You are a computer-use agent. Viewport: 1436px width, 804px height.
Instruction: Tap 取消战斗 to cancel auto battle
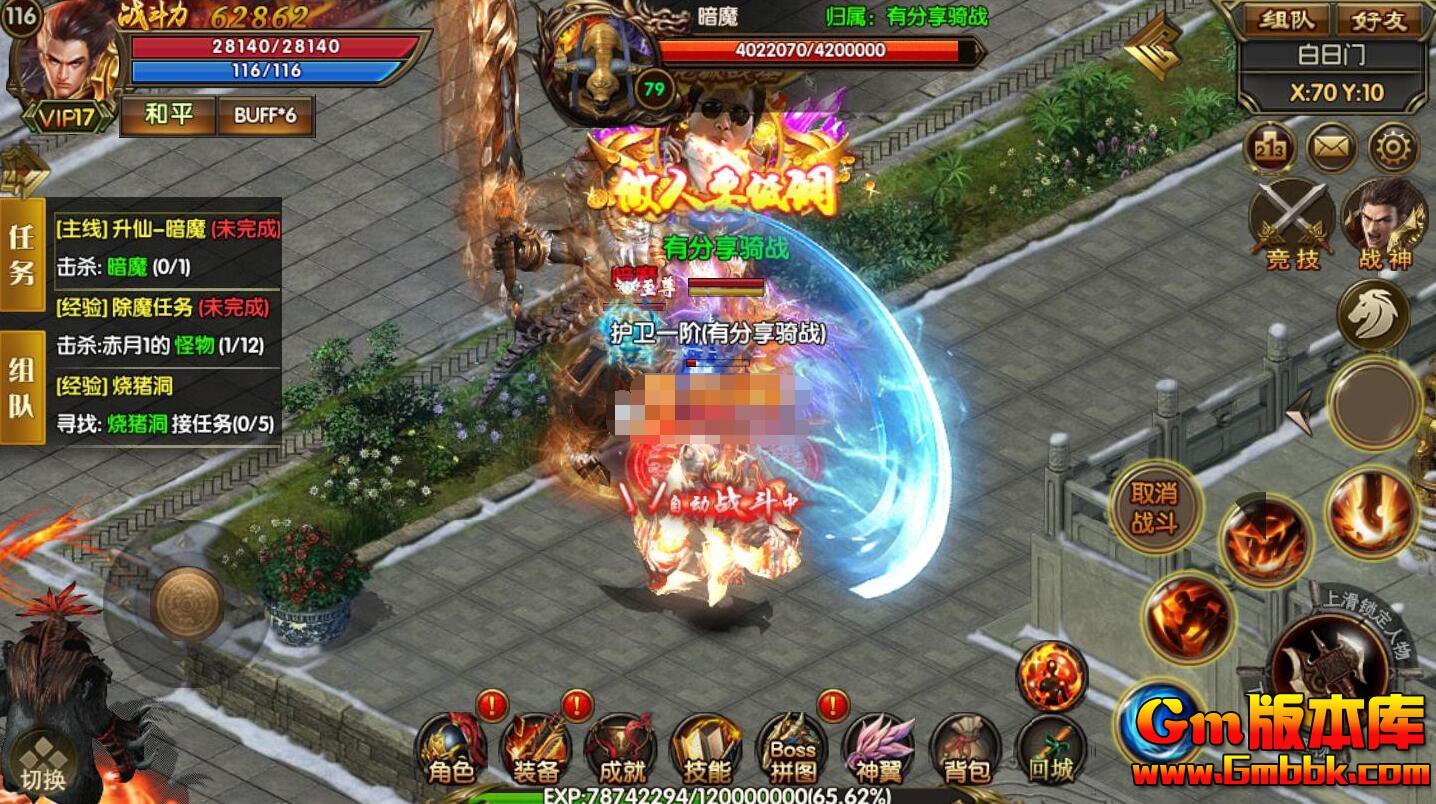coord(1154,507)
